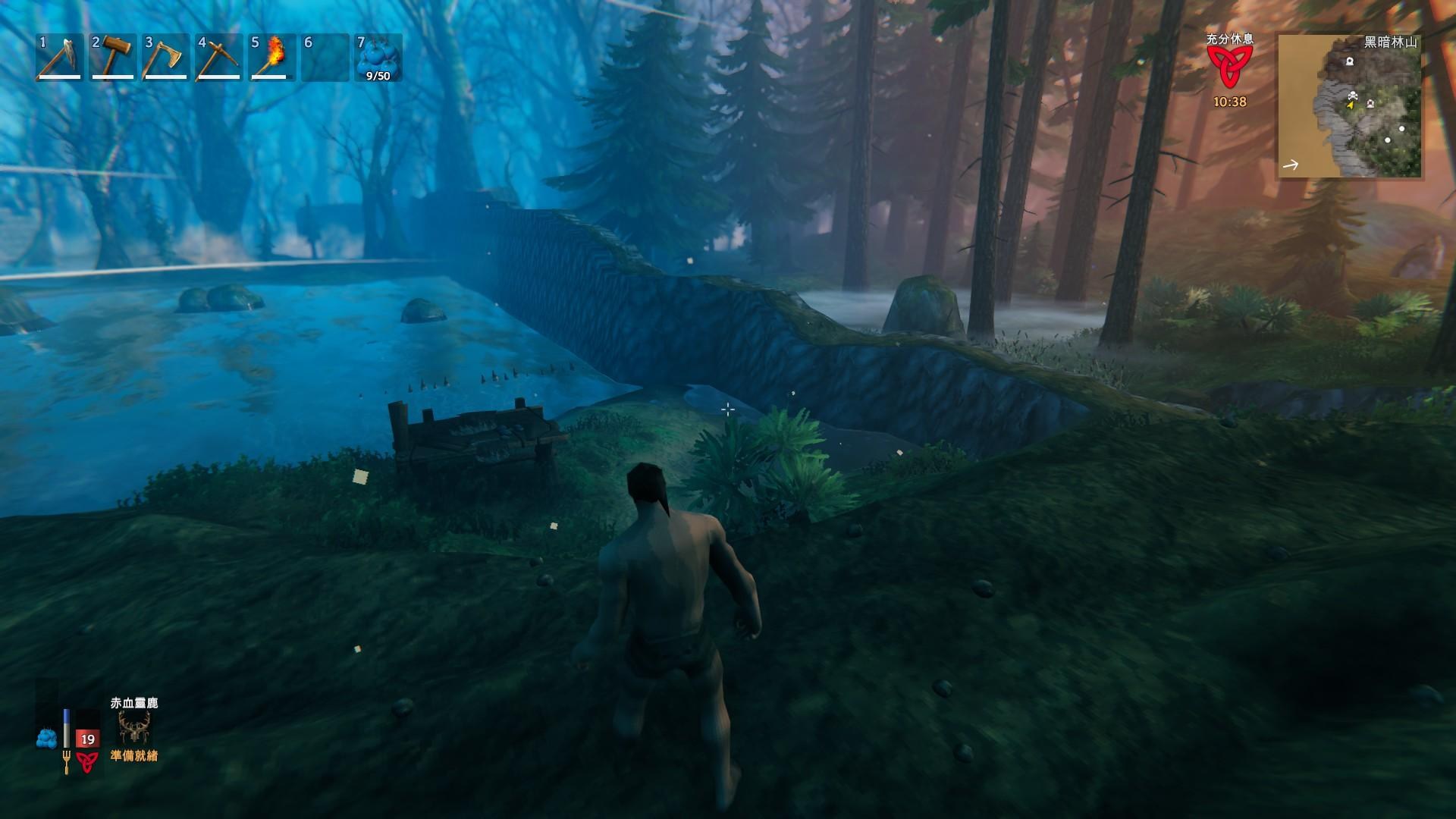The width and height of the screenshot is (1456, 819).
Task: Click the red Rested status effect icon
Action: [x=1229, y=68]
